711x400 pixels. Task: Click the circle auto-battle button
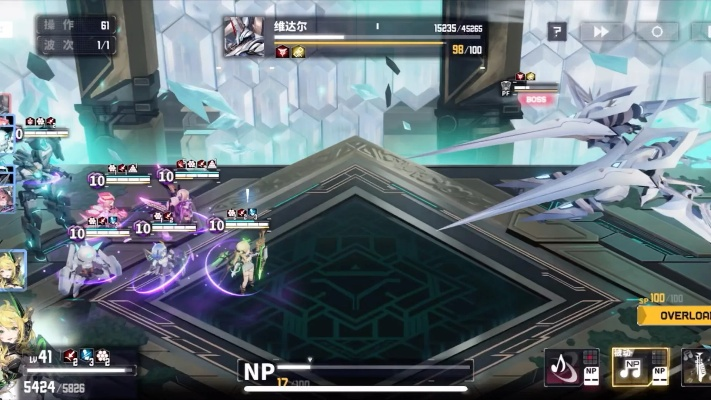[657, 32]
